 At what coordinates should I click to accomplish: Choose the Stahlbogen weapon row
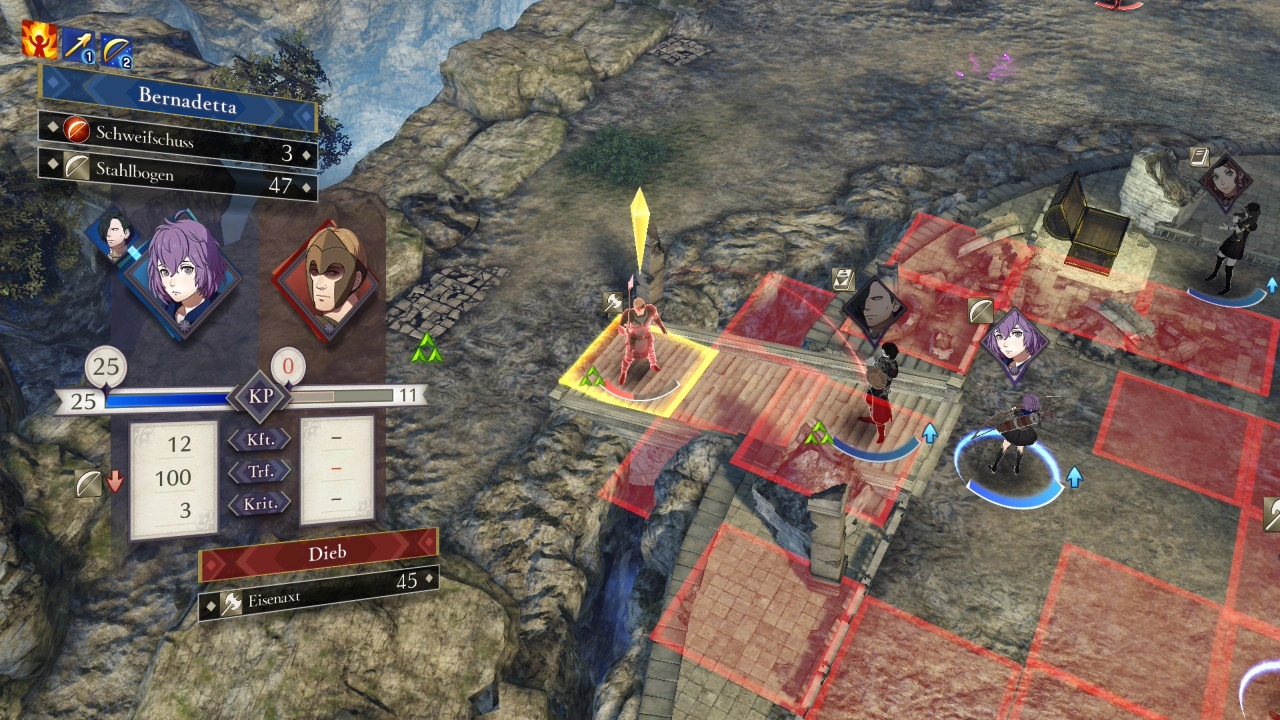[178, 178]
